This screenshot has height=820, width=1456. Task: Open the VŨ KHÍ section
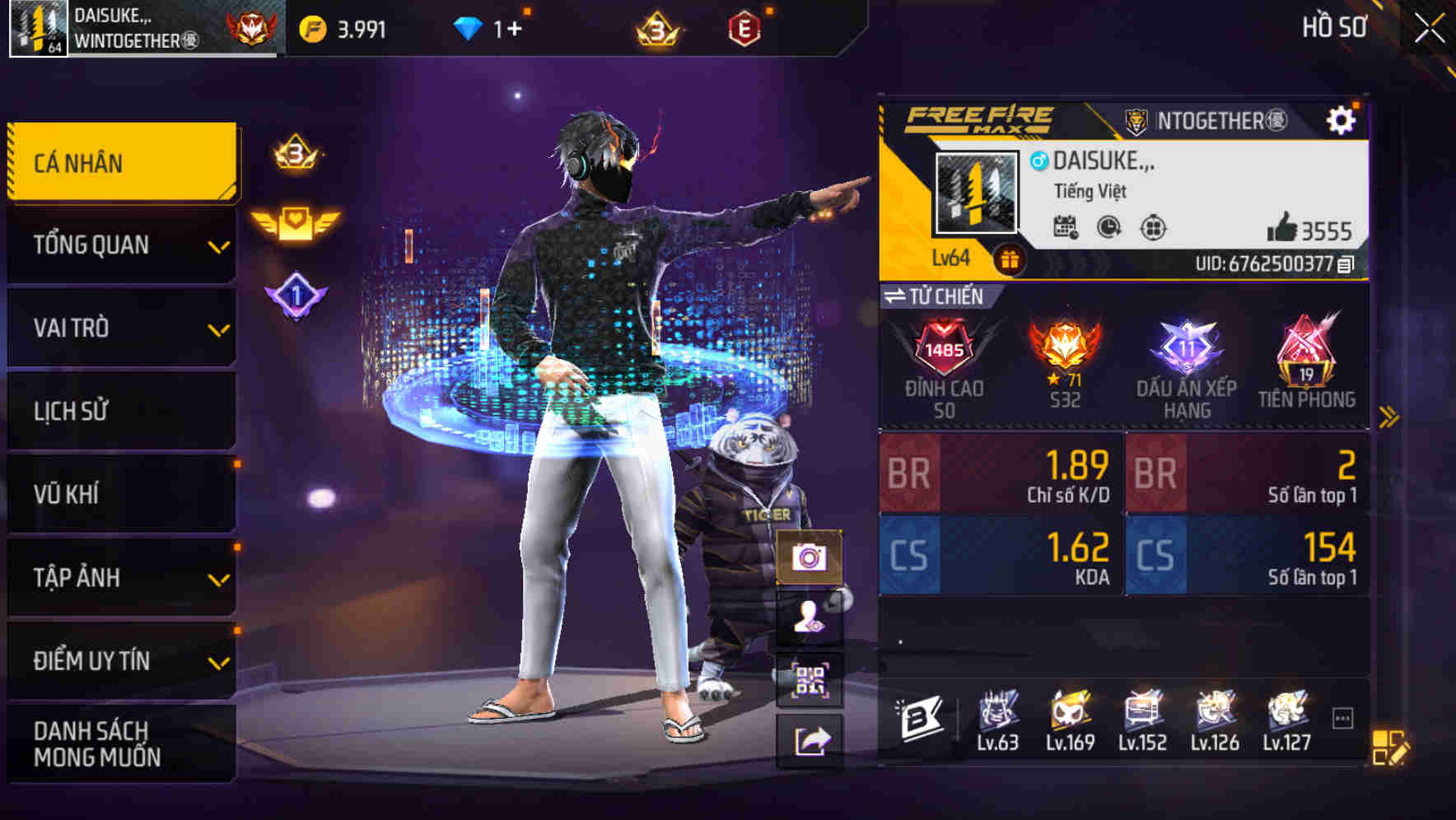point(120,495)
